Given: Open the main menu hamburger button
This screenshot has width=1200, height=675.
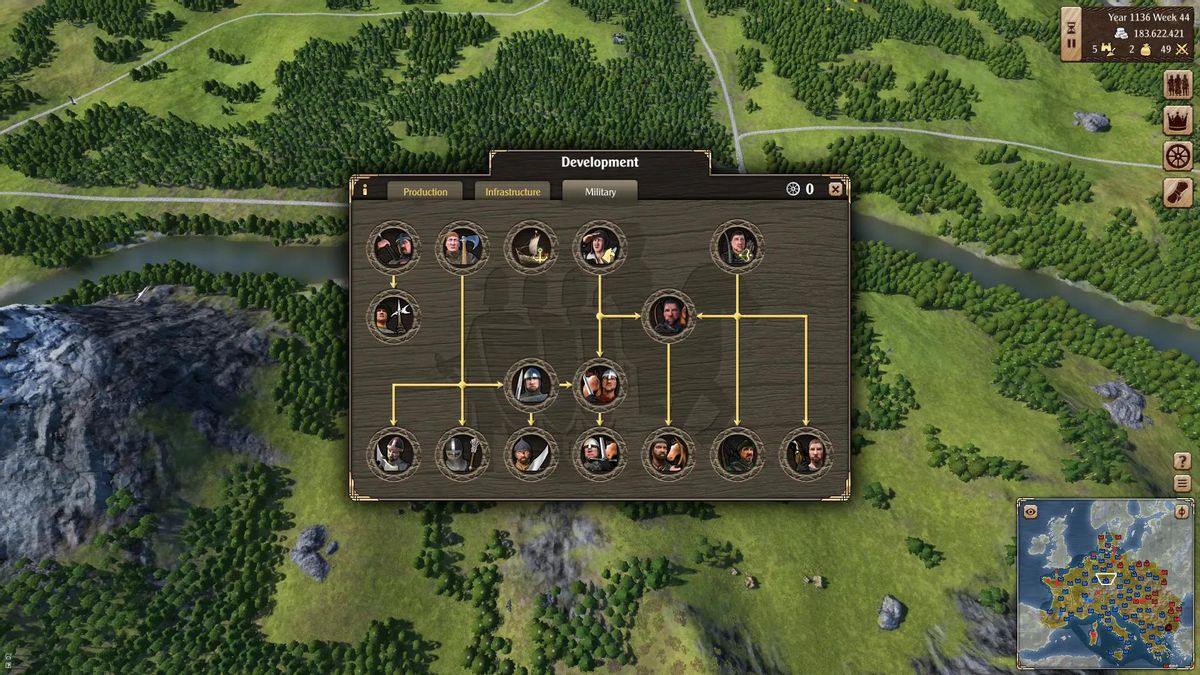Looking at the screenshot, I should [1182, 483].
